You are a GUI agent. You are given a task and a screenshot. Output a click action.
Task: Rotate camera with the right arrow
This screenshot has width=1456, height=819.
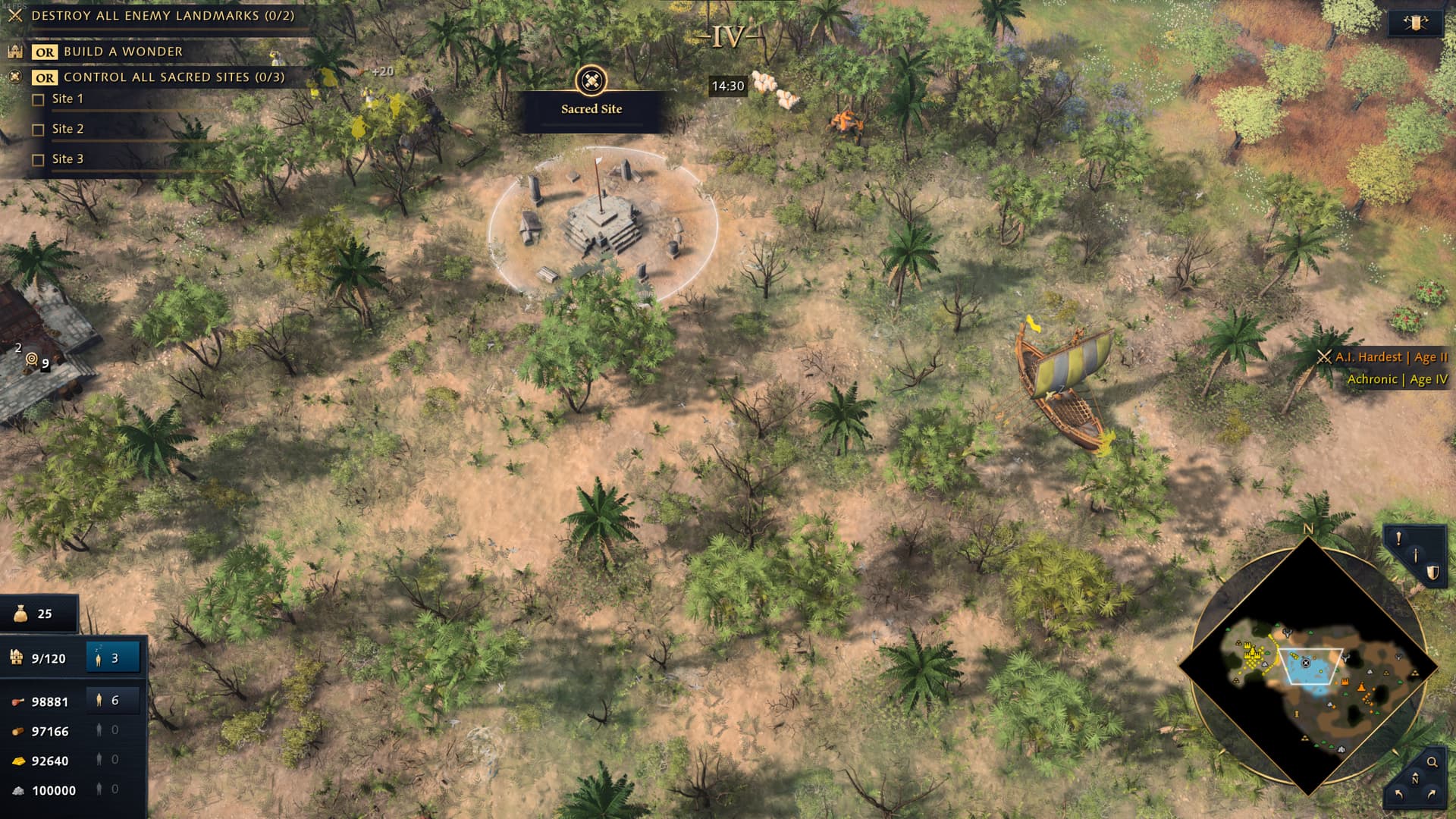[x=1432, y=795]
